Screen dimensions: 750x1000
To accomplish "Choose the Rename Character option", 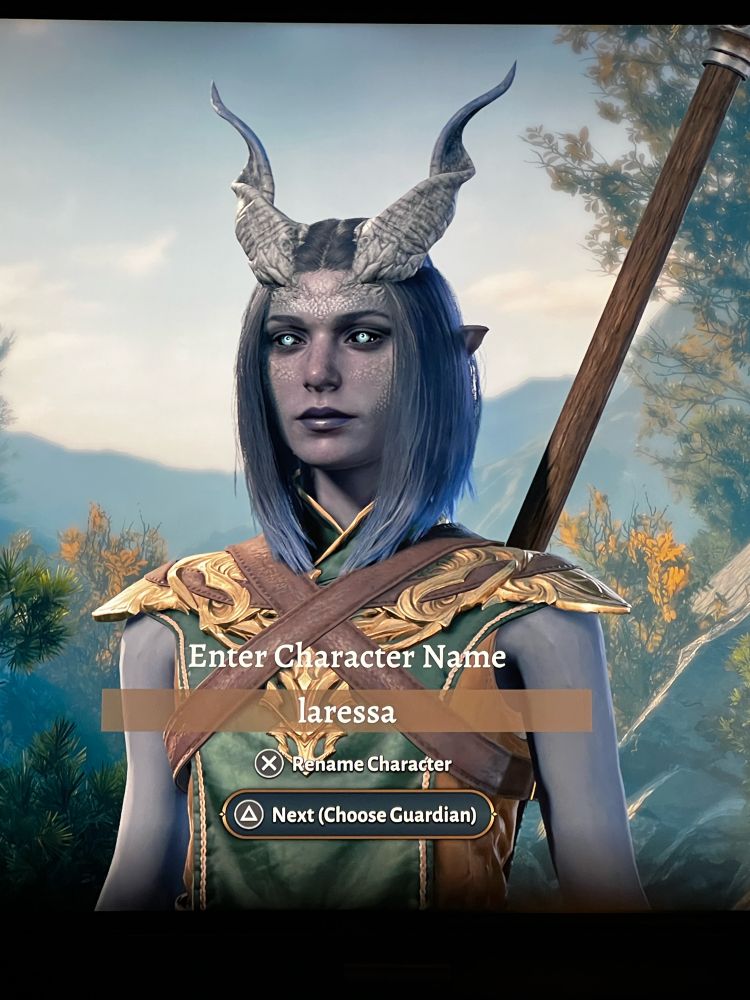I will (x=353, y=764).
